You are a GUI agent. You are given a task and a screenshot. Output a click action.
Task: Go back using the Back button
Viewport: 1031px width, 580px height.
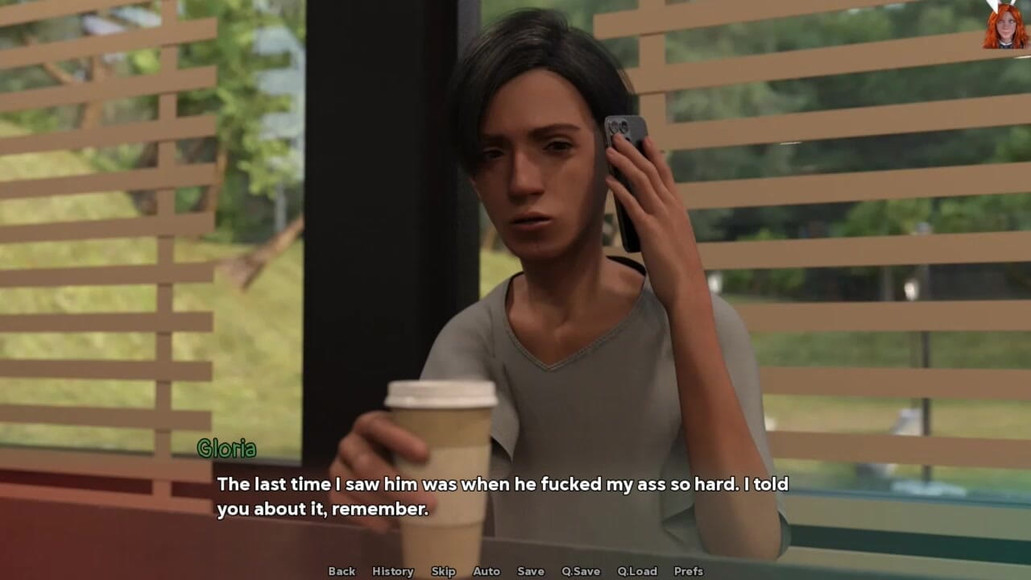point(341,571)
